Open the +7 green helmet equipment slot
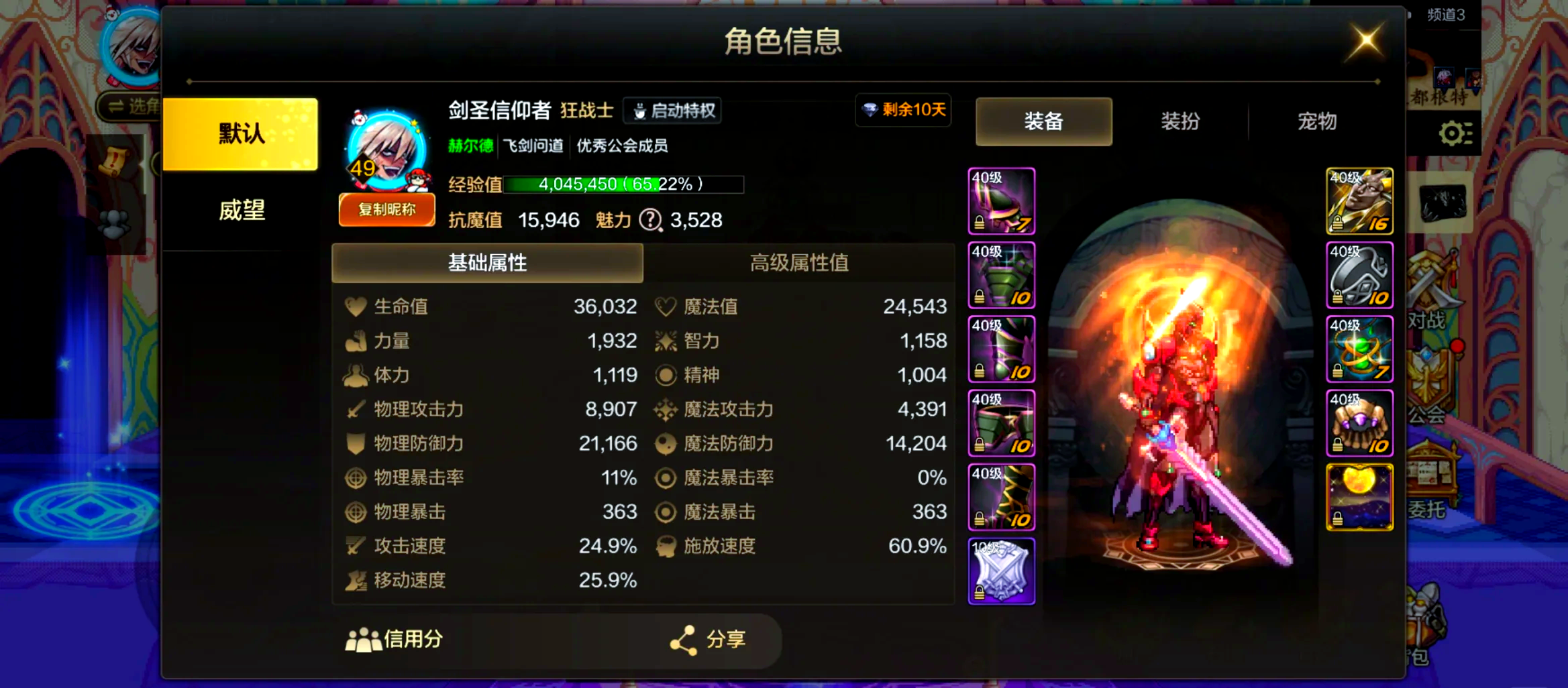This screenshot has width=1568, height=688. point(1001,201)
